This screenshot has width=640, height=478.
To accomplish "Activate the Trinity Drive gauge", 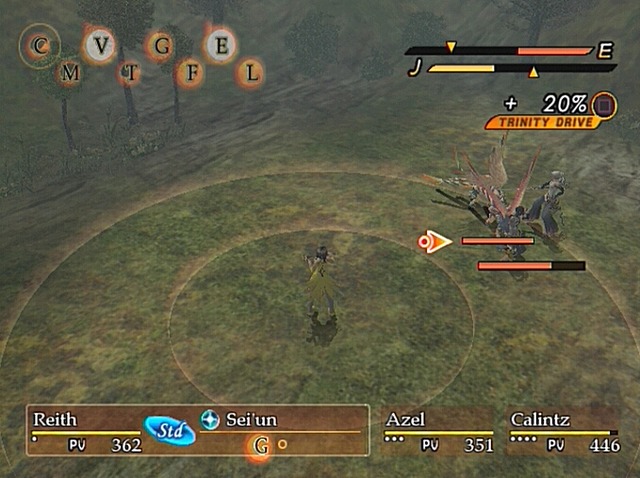I will click(543, 122).
